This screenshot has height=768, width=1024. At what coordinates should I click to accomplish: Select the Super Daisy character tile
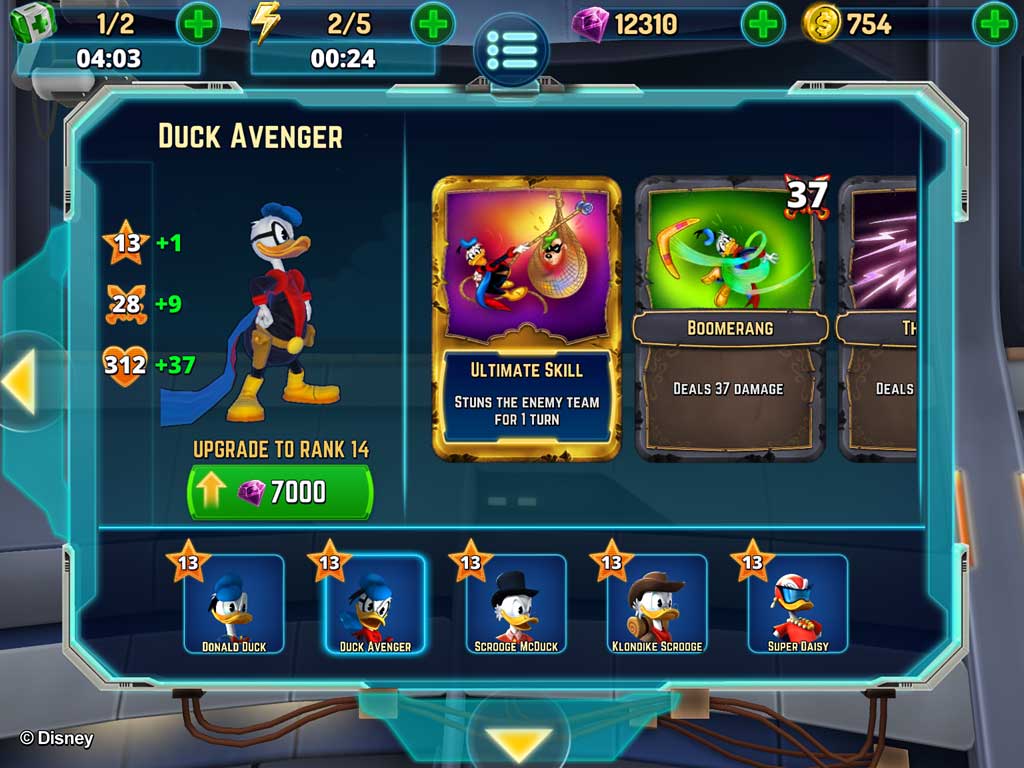[x=798, y=605]
